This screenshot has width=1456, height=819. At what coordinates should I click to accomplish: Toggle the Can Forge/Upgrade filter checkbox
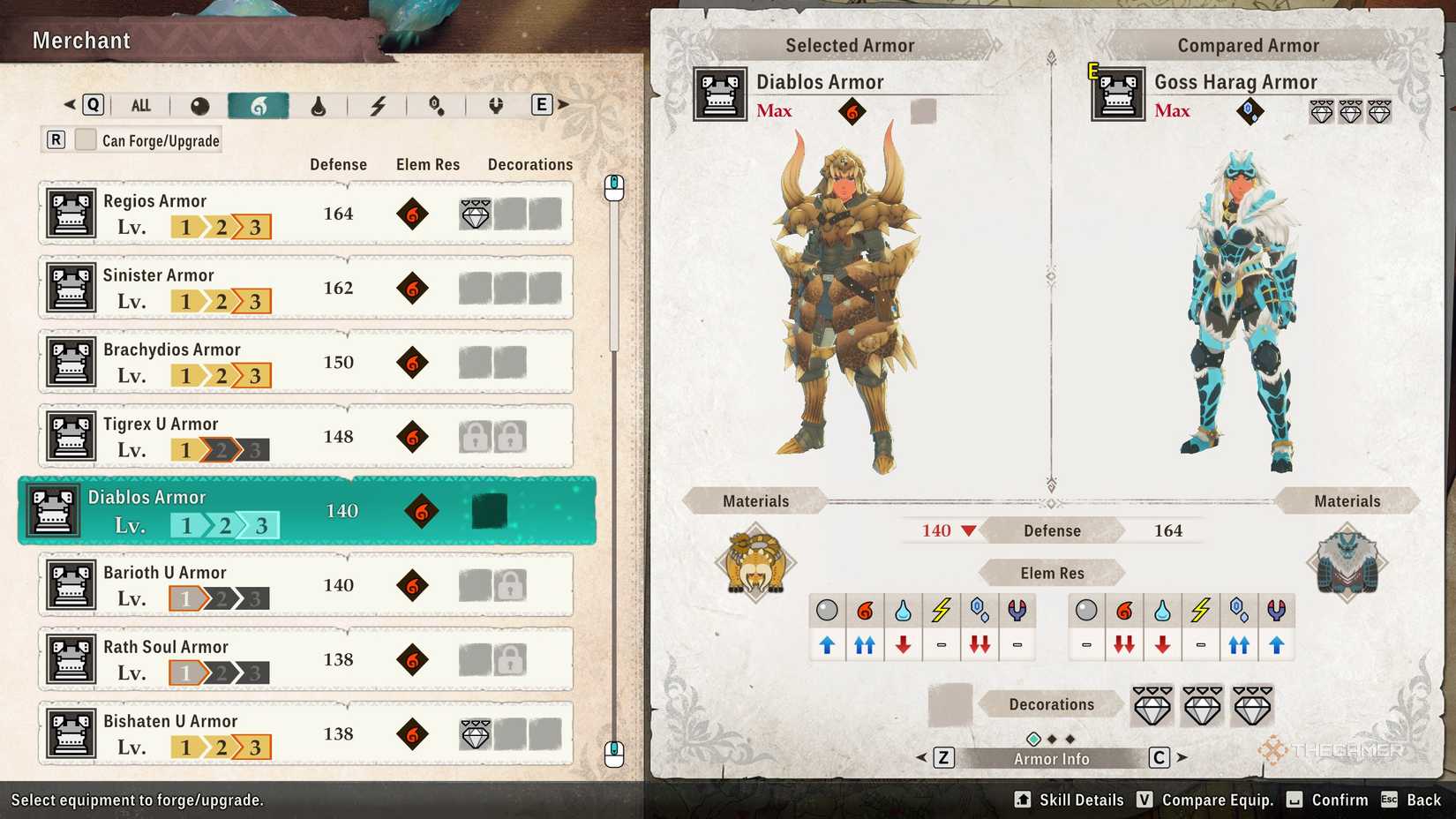(x=85, y=139)
